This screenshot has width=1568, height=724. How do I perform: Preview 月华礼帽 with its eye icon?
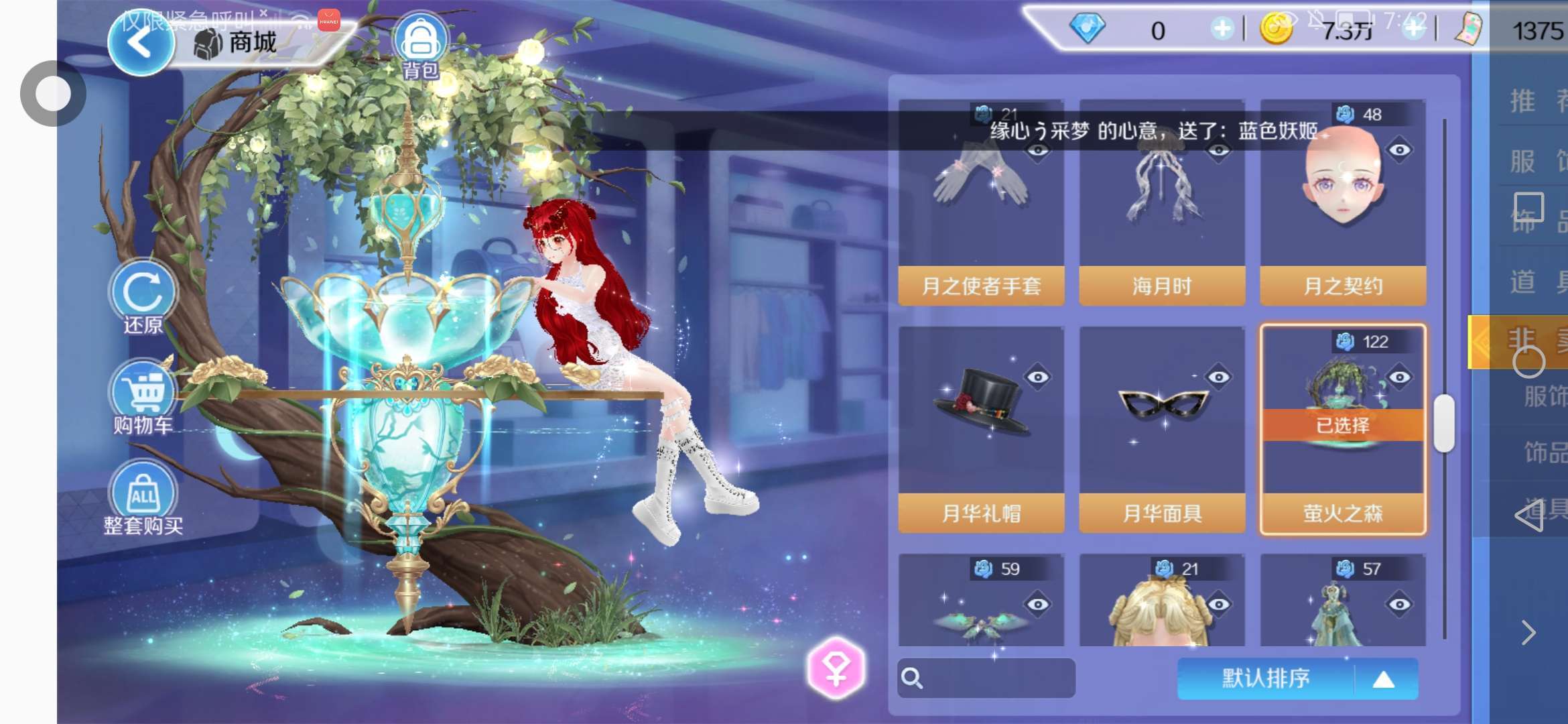point(1038,377)
